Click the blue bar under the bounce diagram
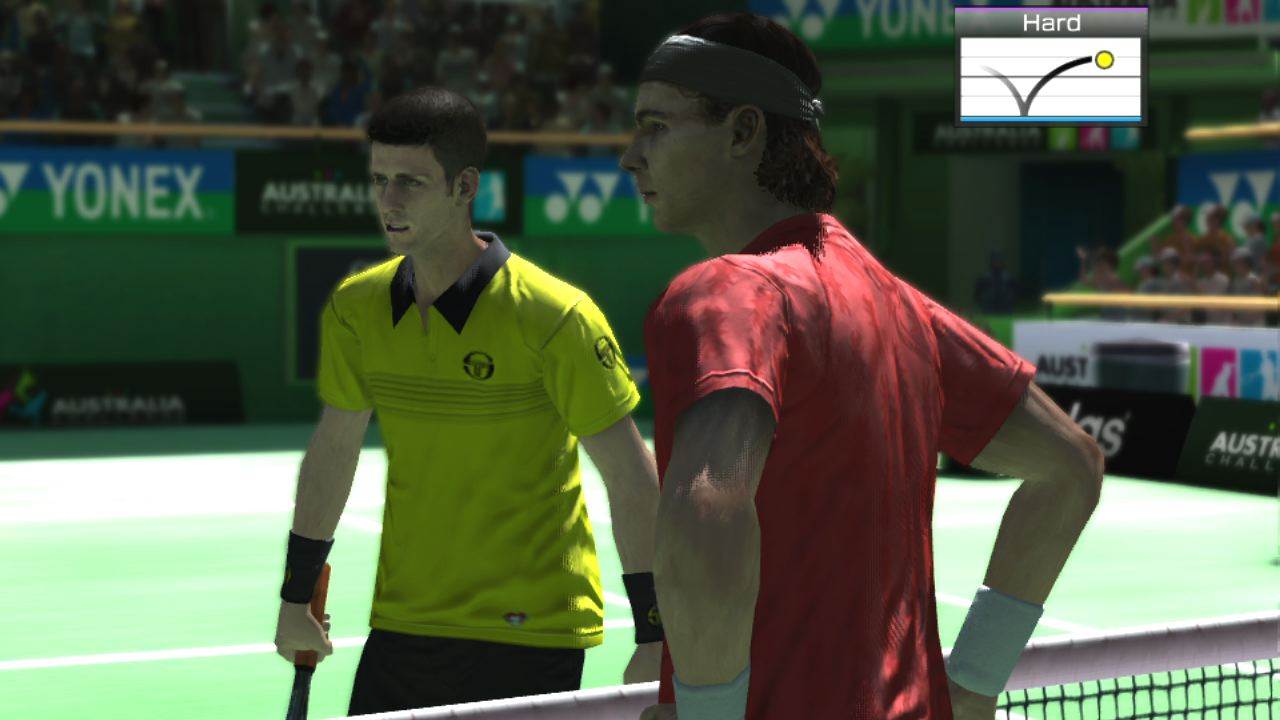 (1050, 118)
